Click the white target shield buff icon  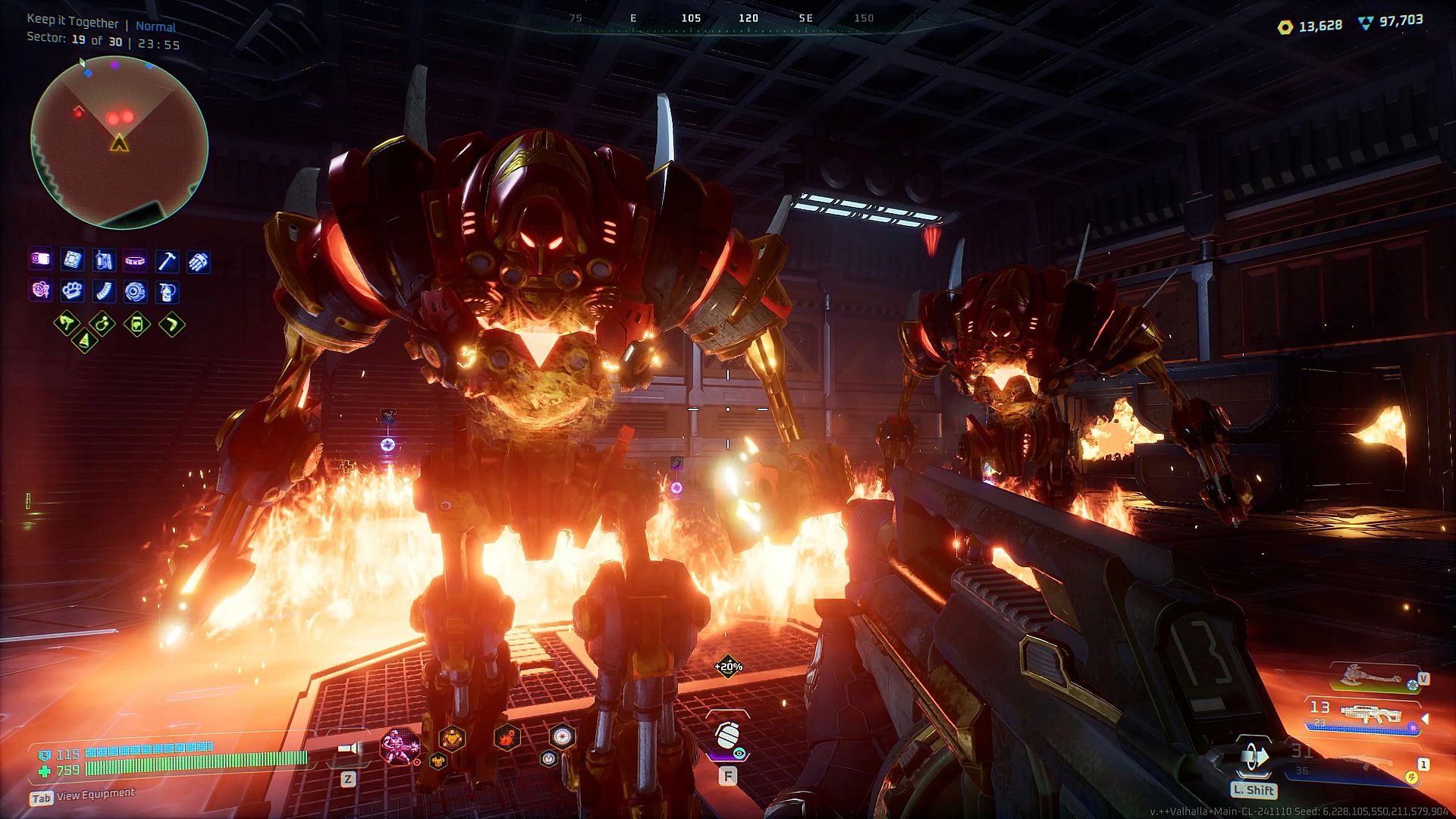click(562, 736)
